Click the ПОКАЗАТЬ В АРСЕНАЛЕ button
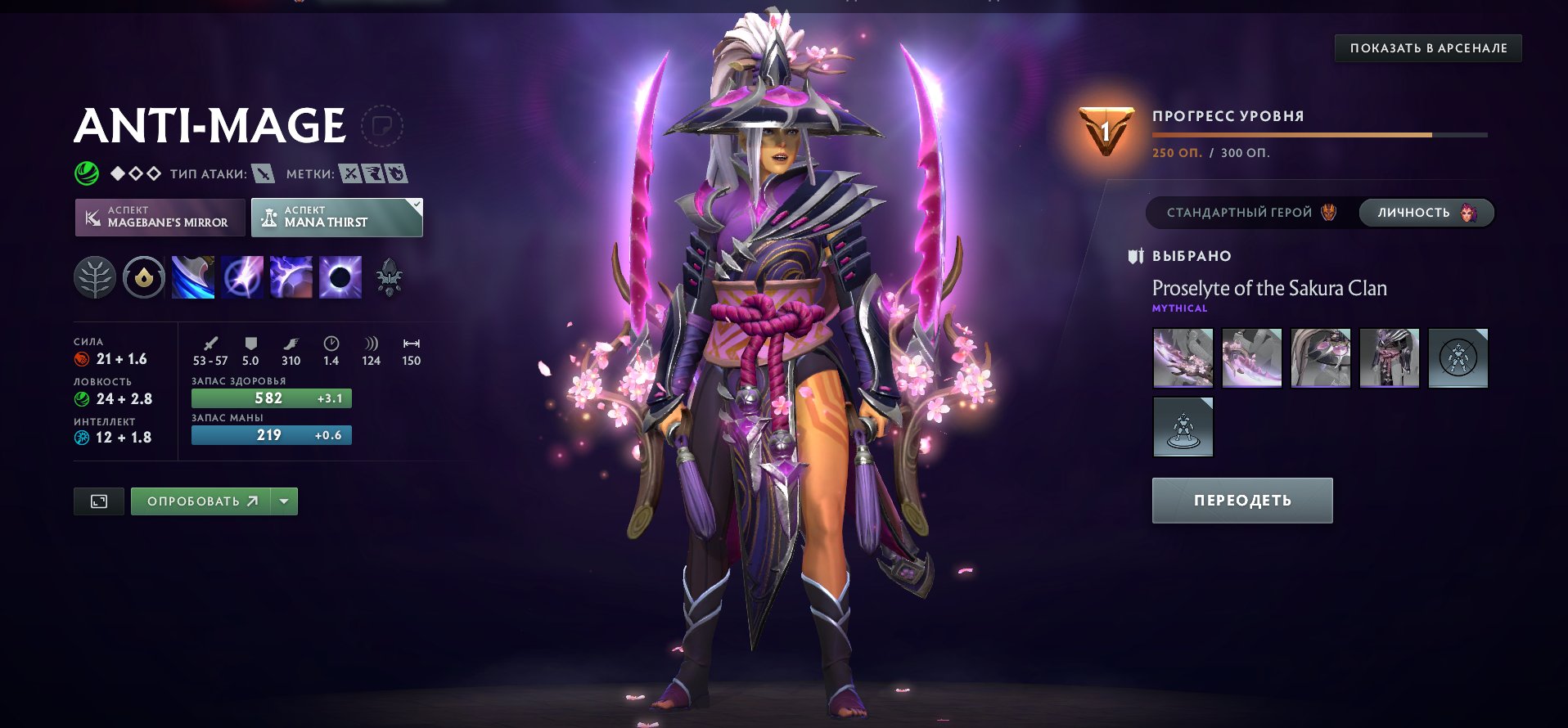Viewport: 1568px width, 728px height. click(1428, 48)
